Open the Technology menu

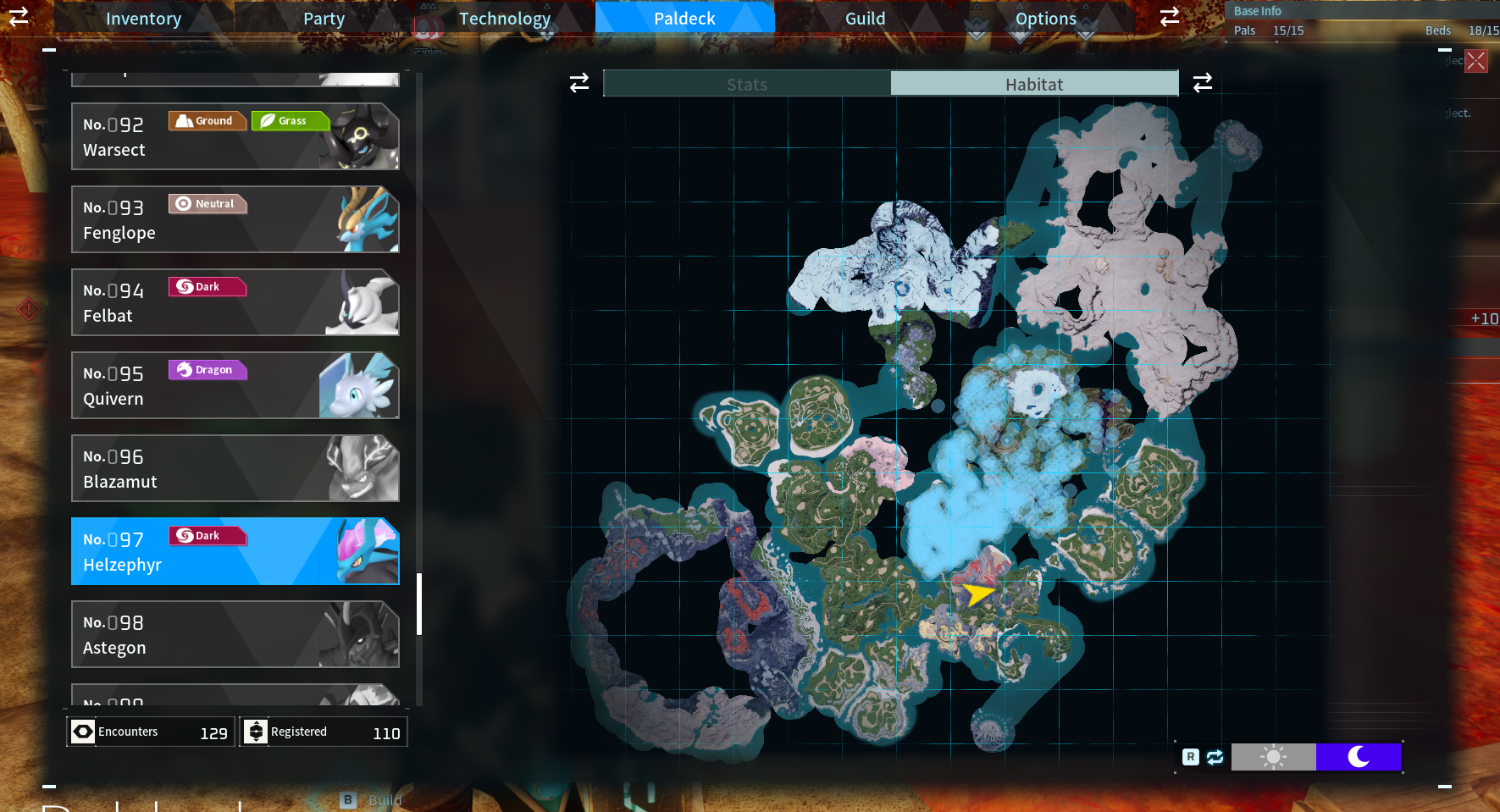504,18
